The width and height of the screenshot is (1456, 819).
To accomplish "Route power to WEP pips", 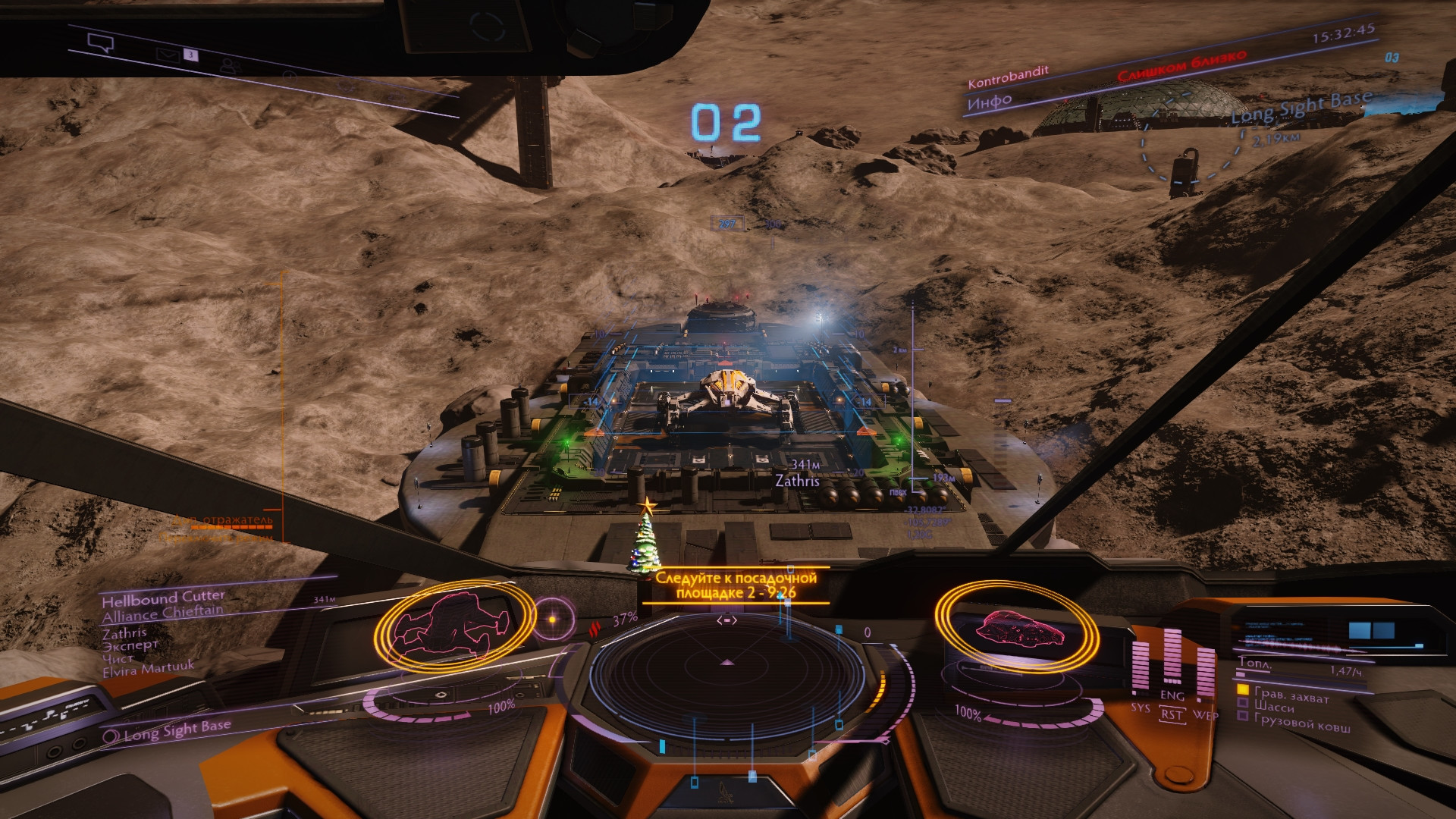I will pyautogui.click(x=1205, y=714).
